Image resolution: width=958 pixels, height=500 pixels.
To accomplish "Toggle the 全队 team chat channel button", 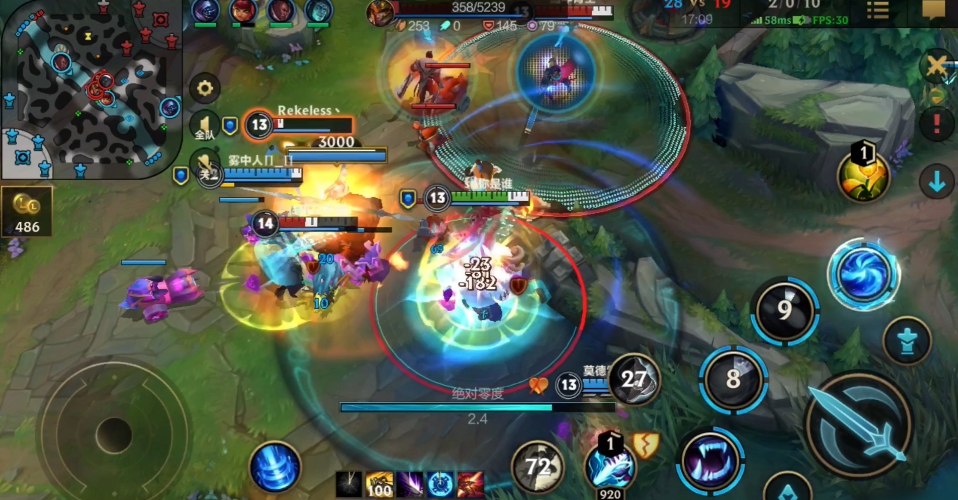I will 205,125.
